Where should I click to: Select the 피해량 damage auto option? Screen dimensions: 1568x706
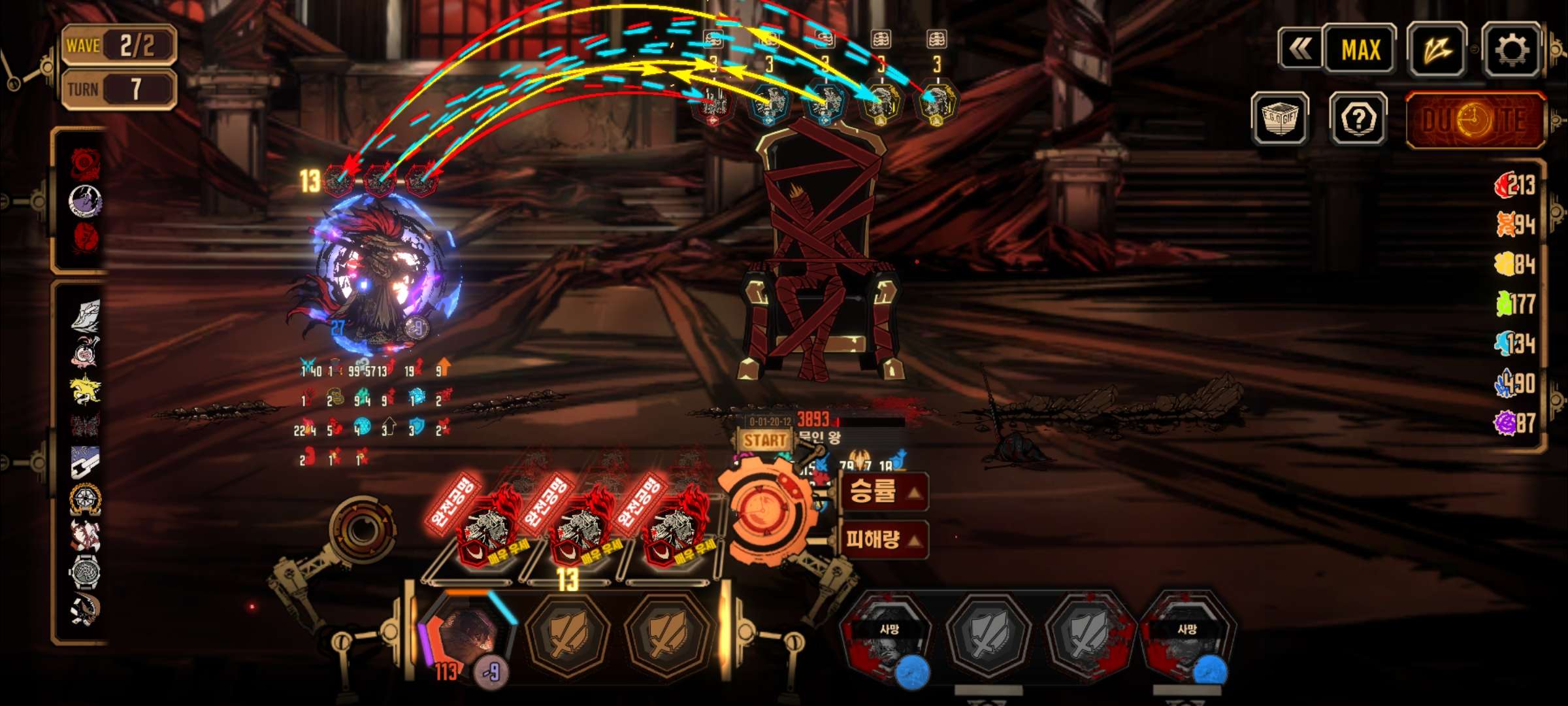coord(883,539)
